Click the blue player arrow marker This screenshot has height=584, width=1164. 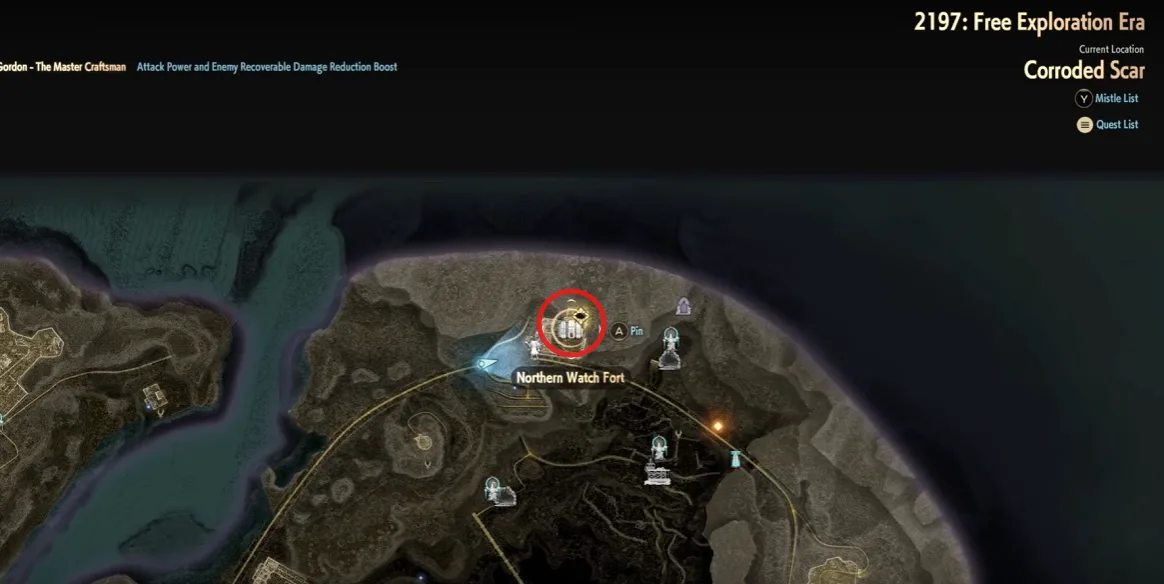487,363
